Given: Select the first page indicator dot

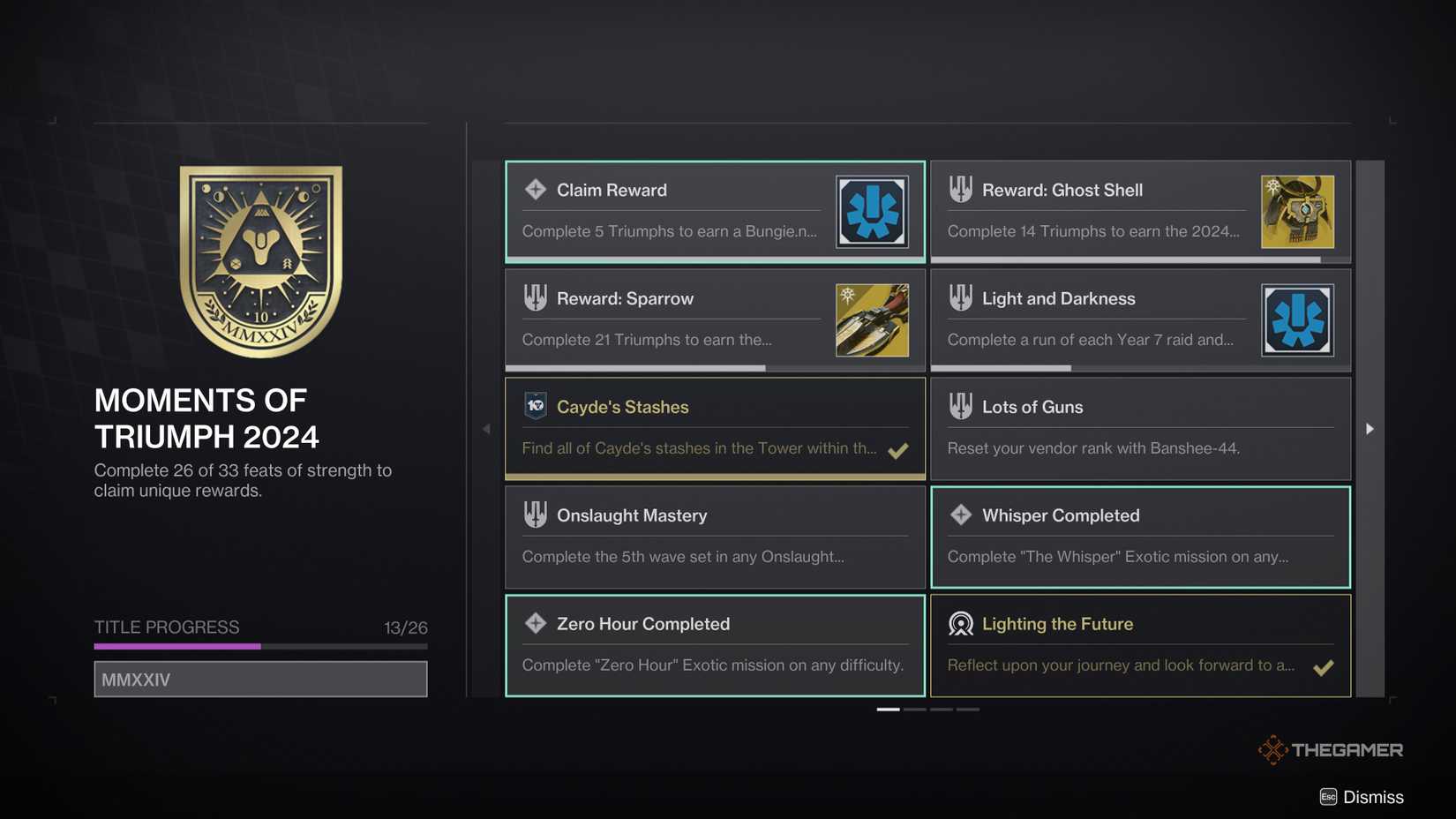Looking at the screenshot, I should 889,708.
